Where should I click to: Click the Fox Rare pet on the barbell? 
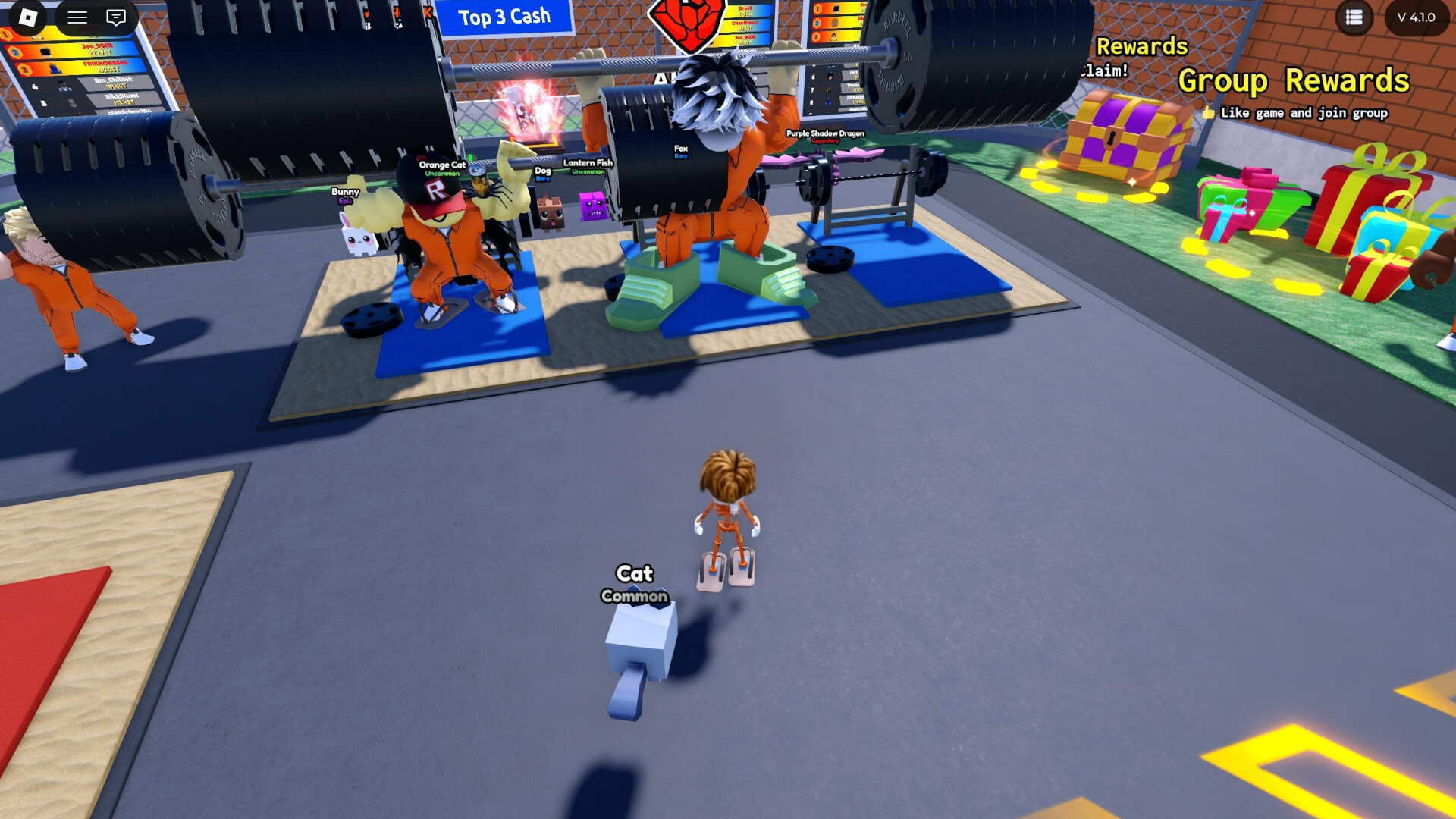[x=680, y=149]
